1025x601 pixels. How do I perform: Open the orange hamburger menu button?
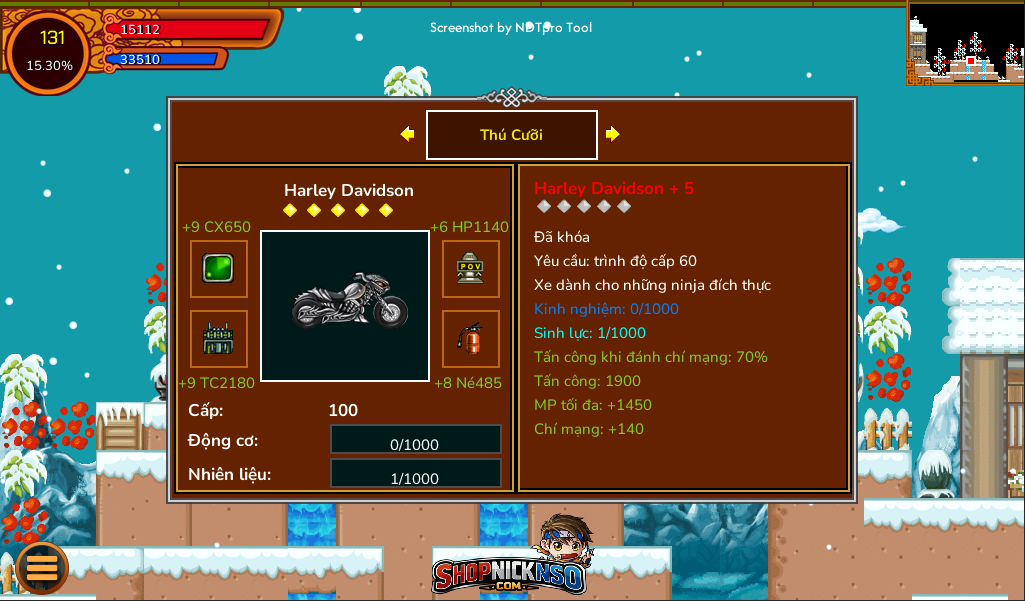(42, 567)
